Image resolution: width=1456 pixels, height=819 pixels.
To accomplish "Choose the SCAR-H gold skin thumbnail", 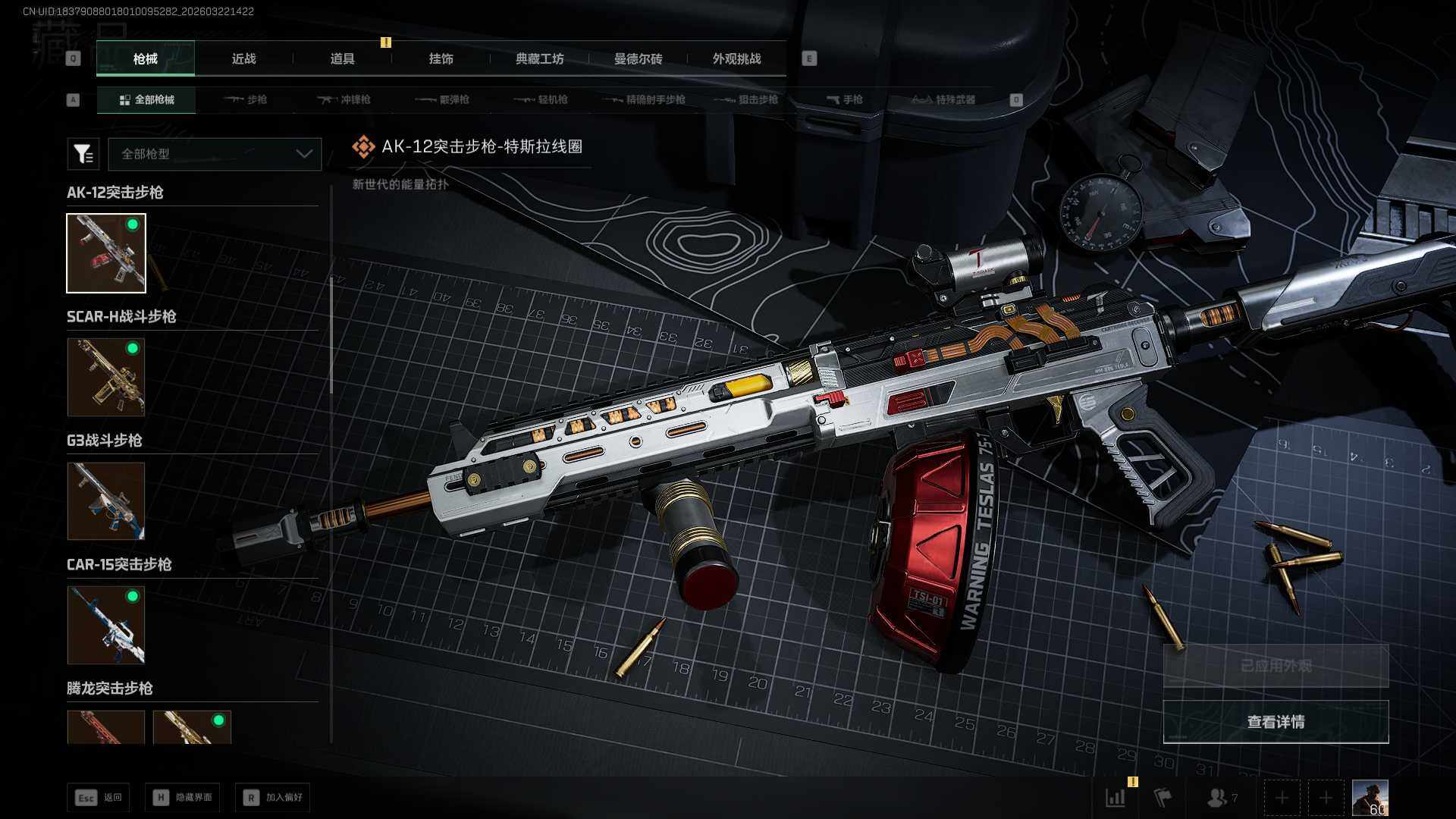I will pyautogui.click(x=106, y=377).
